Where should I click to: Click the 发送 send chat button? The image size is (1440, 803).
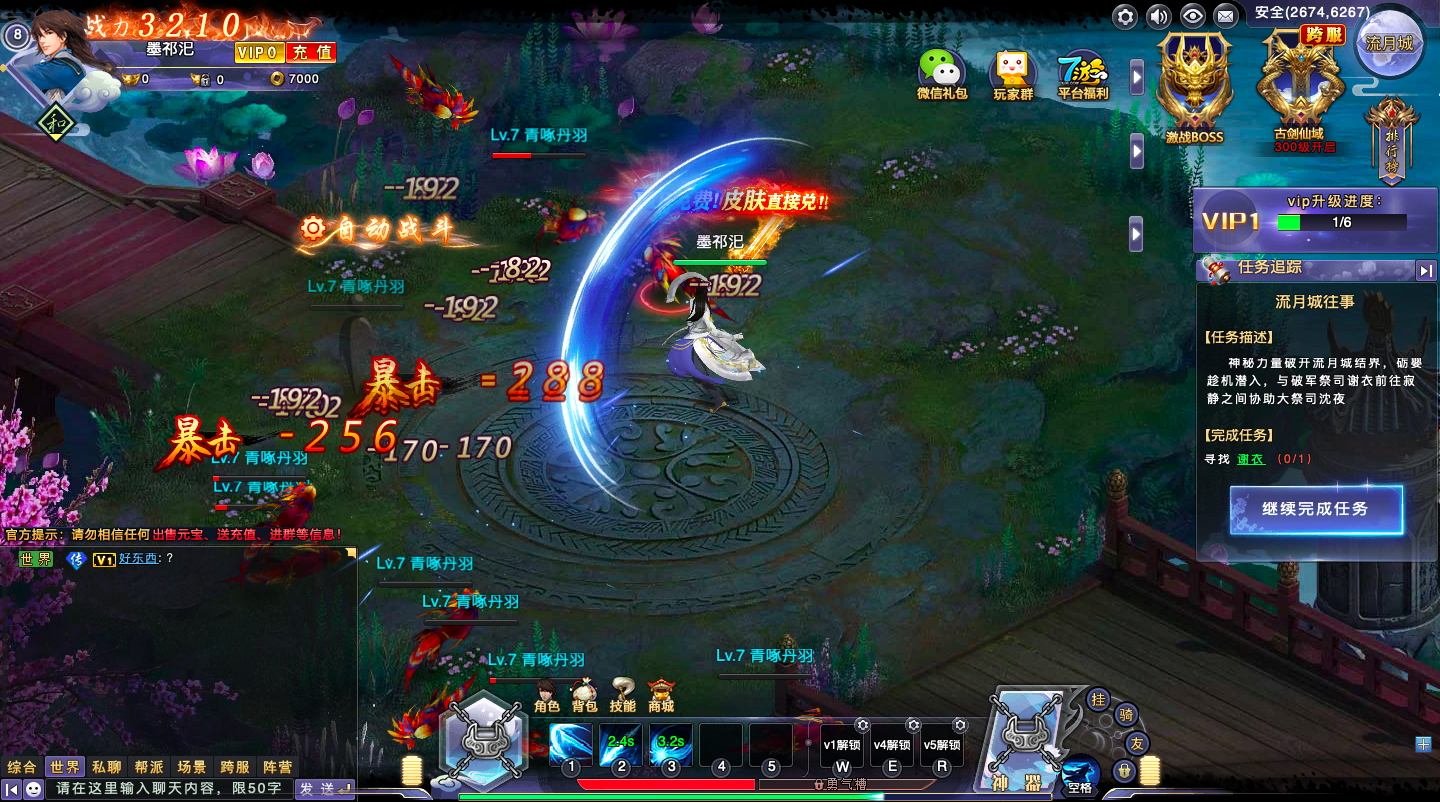(323, 789)
